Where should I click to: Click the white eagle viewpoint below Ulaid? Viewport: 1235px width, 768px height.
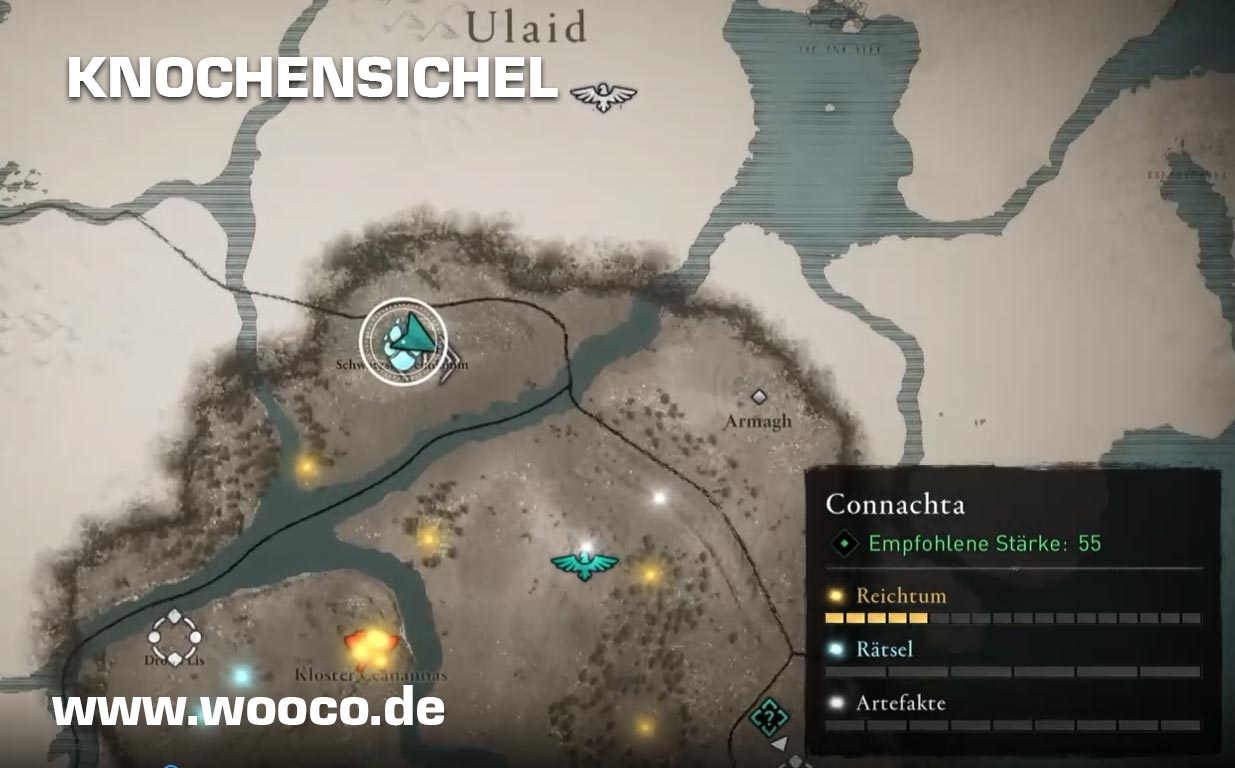(603, 96)
